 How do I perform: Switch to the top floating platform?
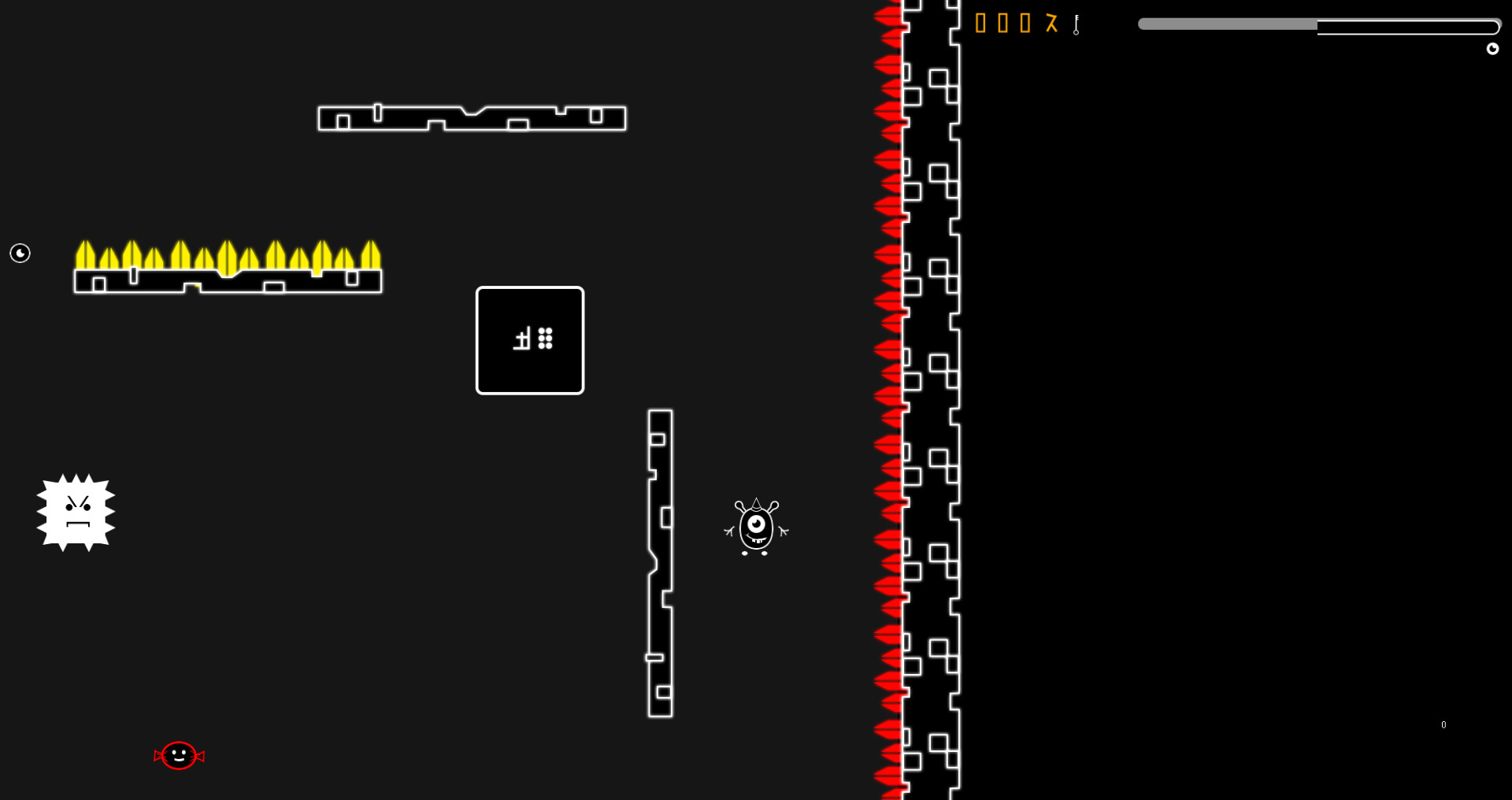pos(471,118)
